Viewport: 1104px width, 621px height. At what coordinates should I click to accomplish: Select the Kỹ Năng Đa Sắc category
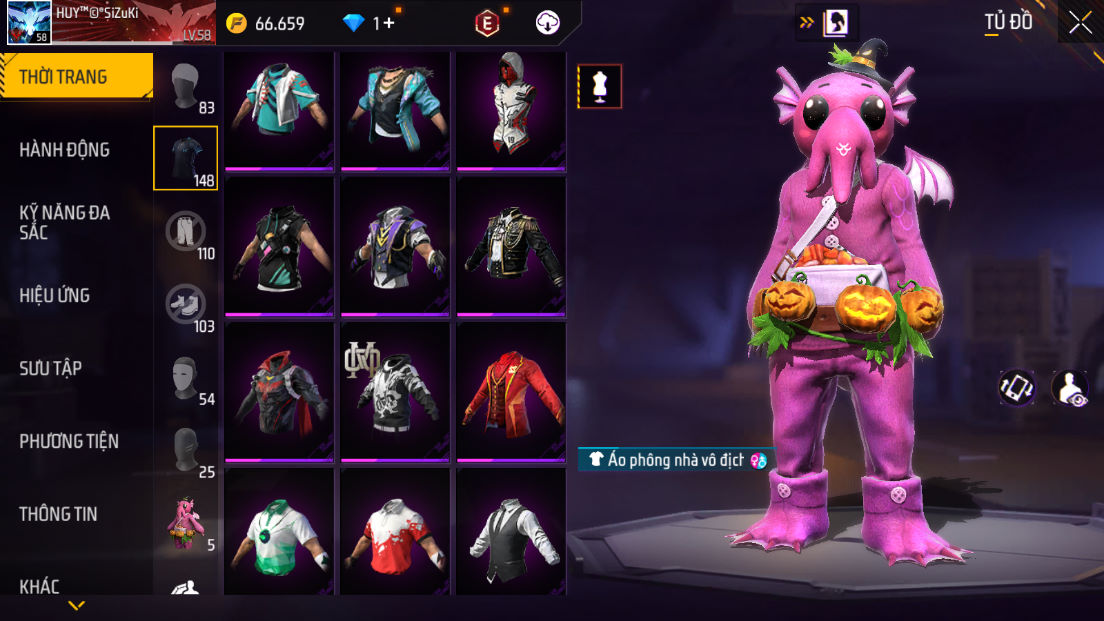pyautogui.click(x=65, y=222)
